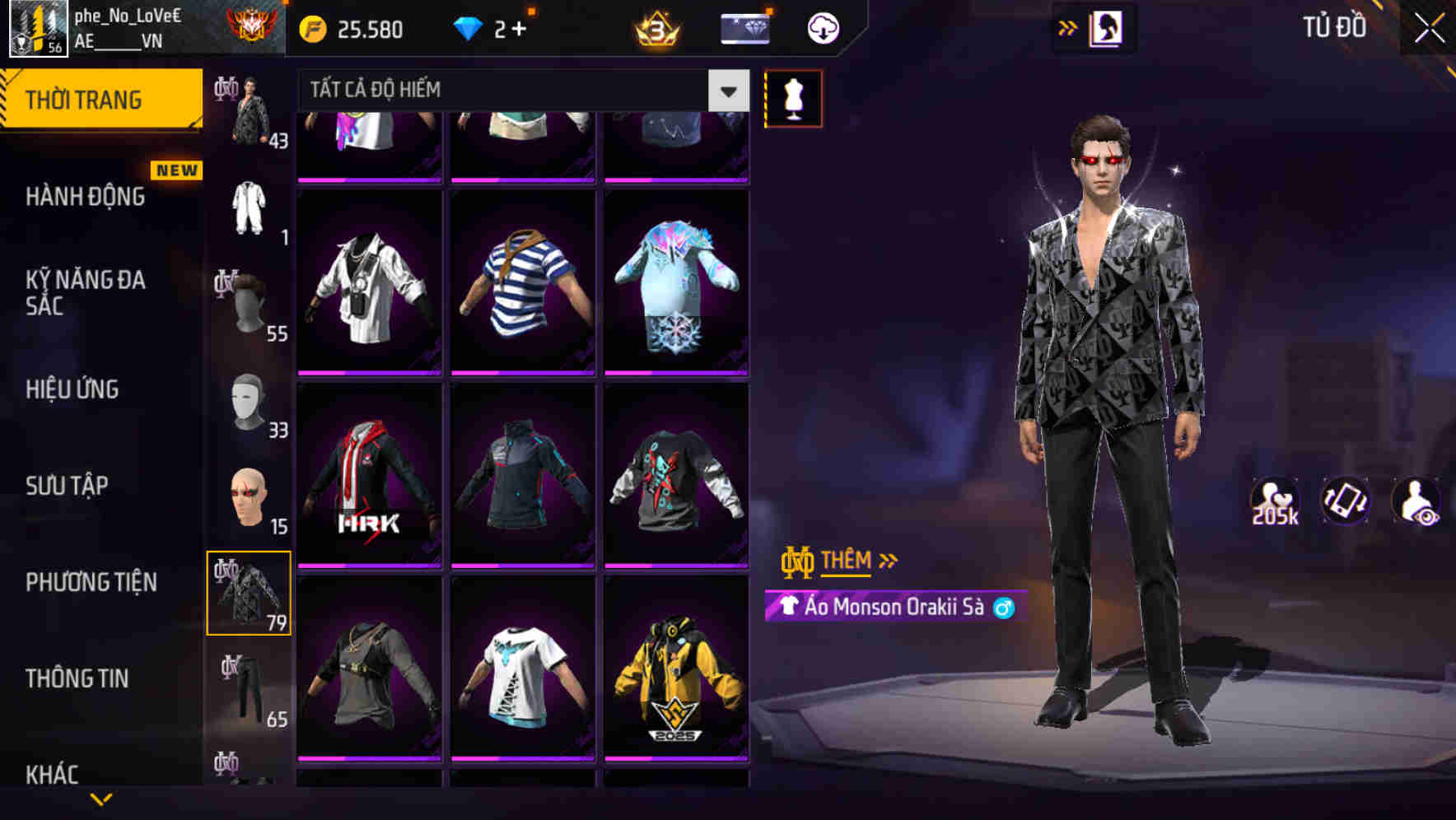Select the male gender symbol toggle
Image resolution: width=1456 pixels, height=820 pixels.
point(1001,608)
